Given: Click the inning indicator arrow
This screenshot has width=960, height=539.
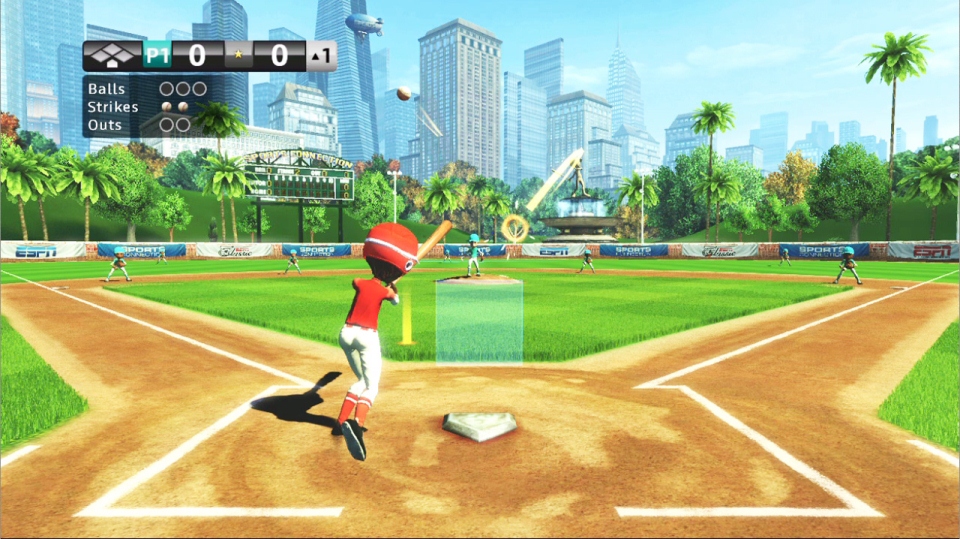Looking at the screenshot, I should [316, 57].
